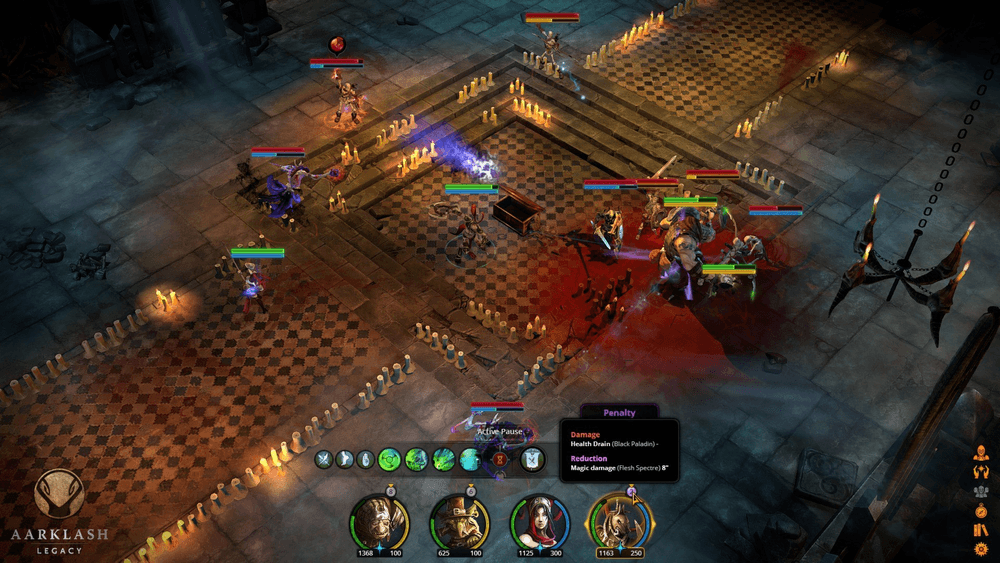Open the books journal icon

[x=981, y=530]
